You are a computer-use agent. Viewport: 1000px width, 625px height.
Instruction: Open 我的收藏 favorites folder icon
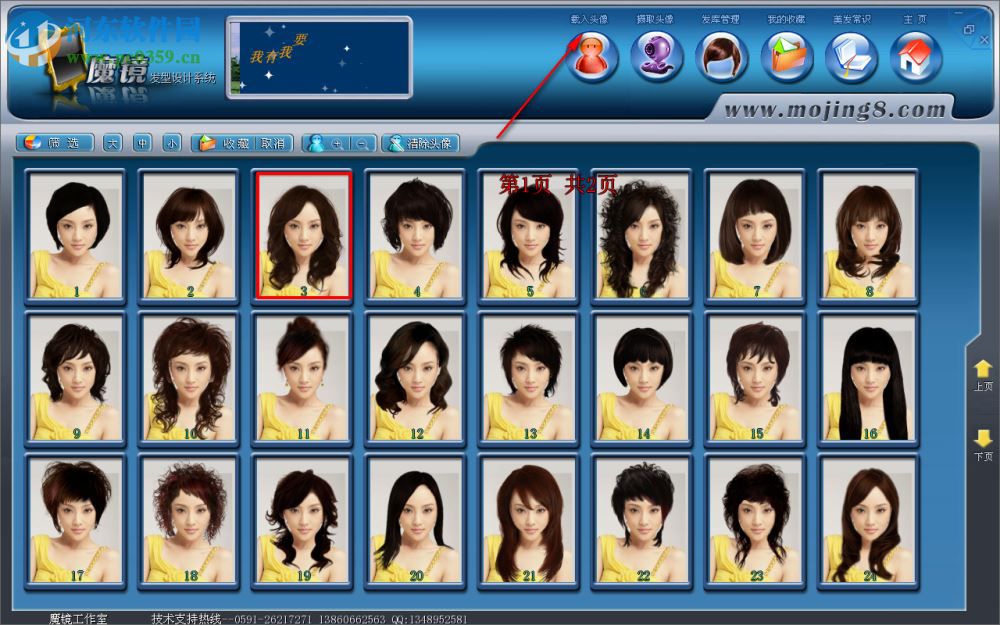787,56
